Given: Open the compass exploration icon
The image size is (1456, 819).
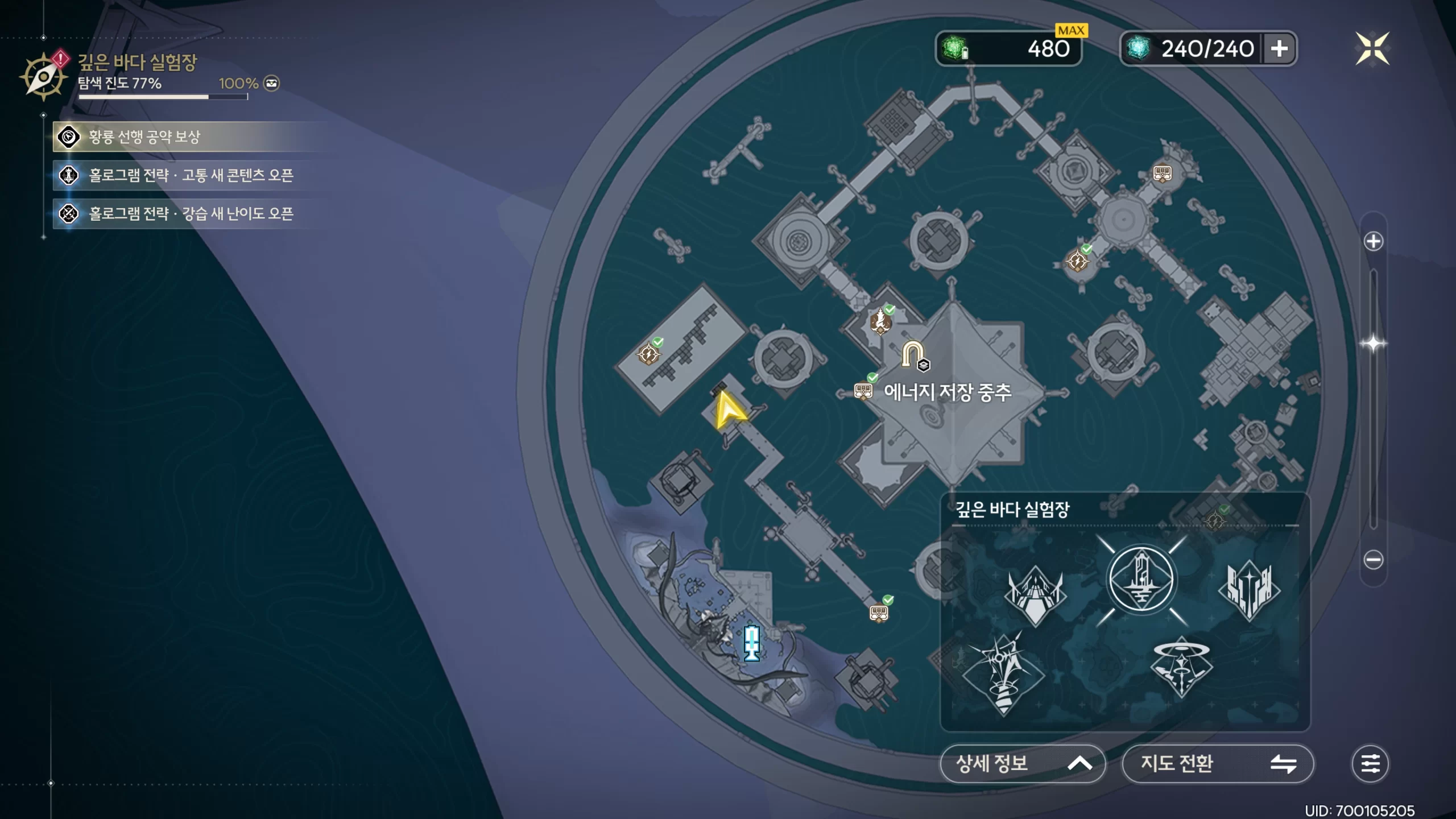Looking at the screenshot, I should coord(43,77).
